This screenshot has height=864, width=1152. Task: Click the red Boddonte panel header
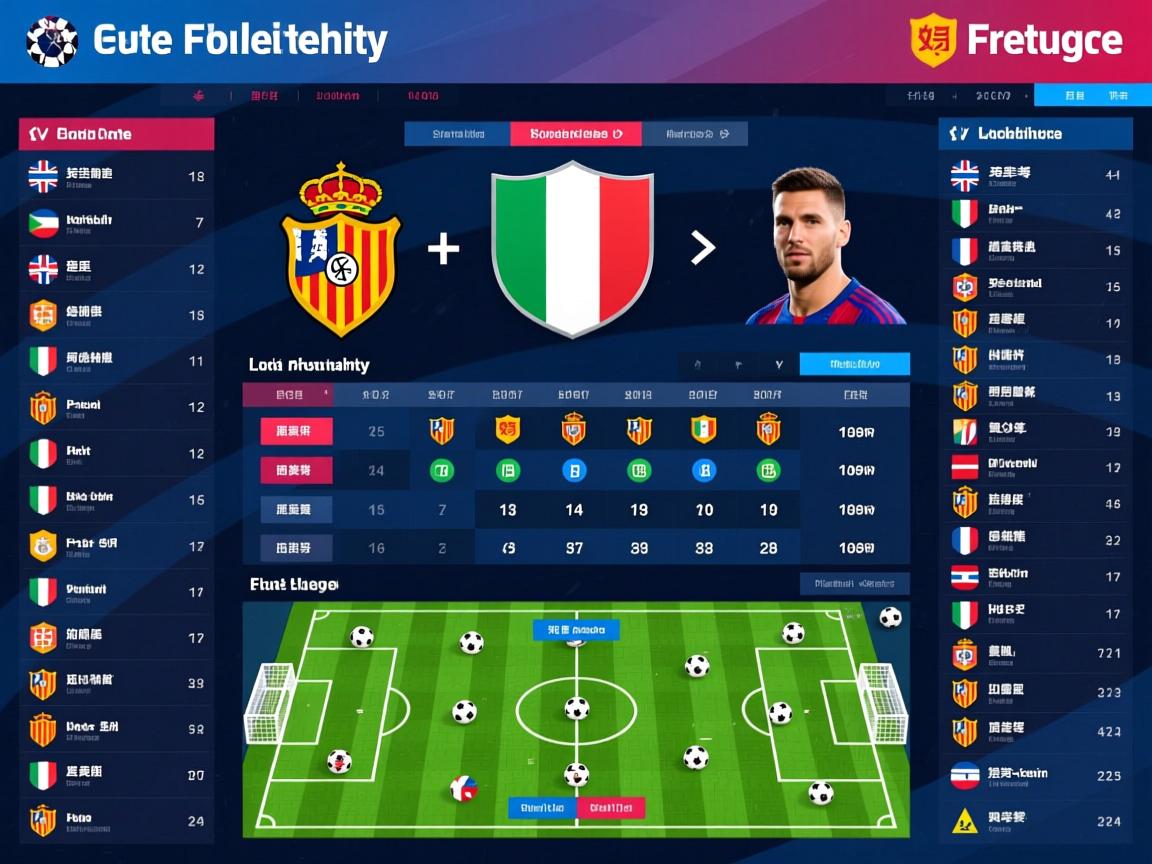[x=116, y=134]
